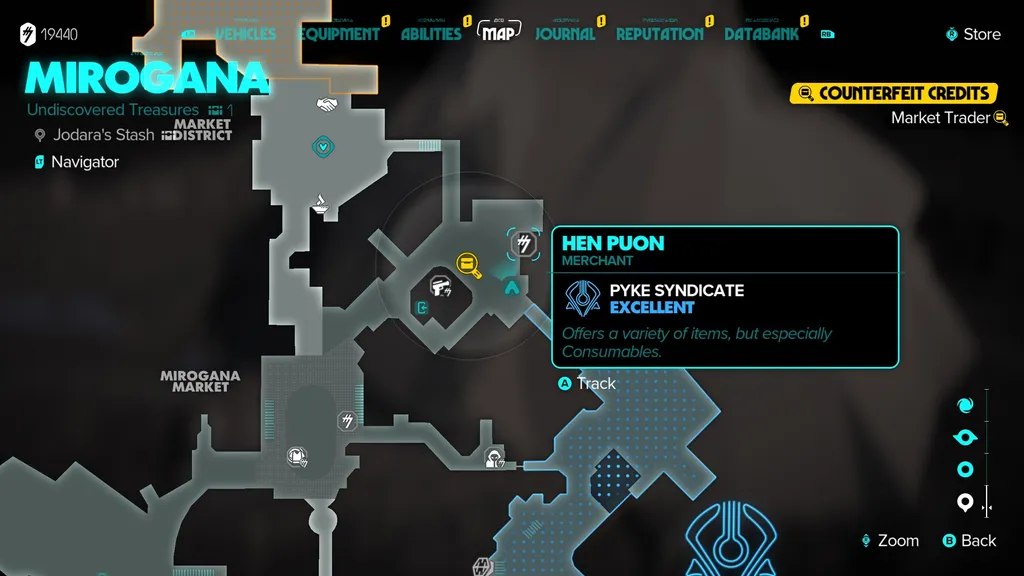
Task: Select the handshake marker on the map
Action: tap(325, 104)
